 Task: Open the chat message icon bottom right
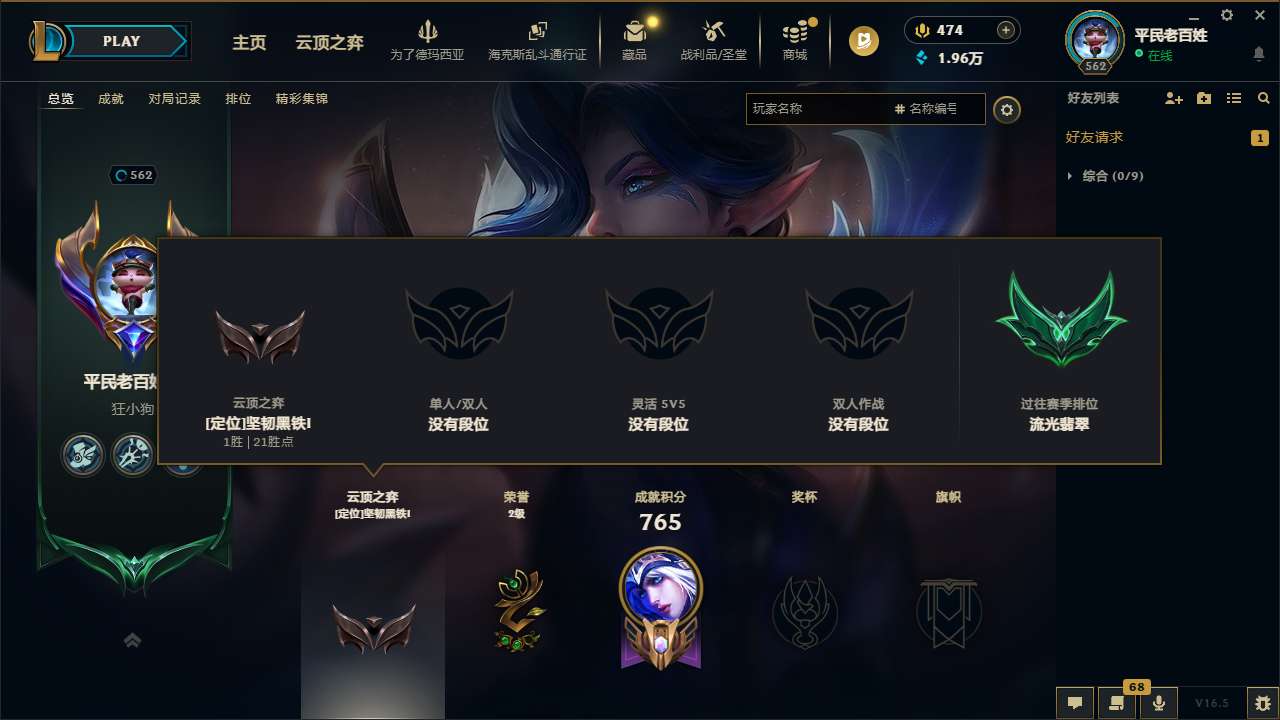click(1074, 703)
